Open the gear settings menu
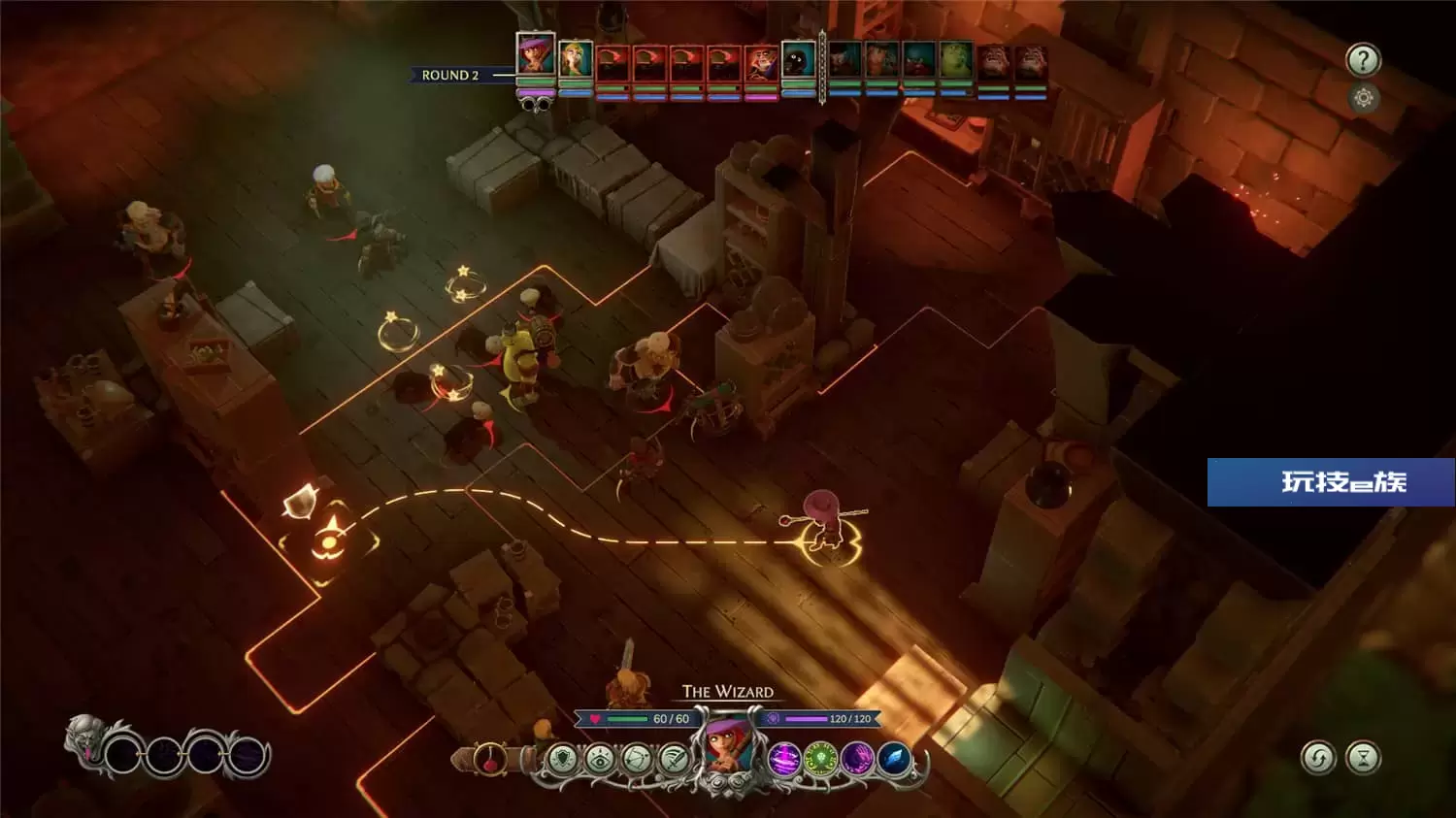 point(1364,98)
